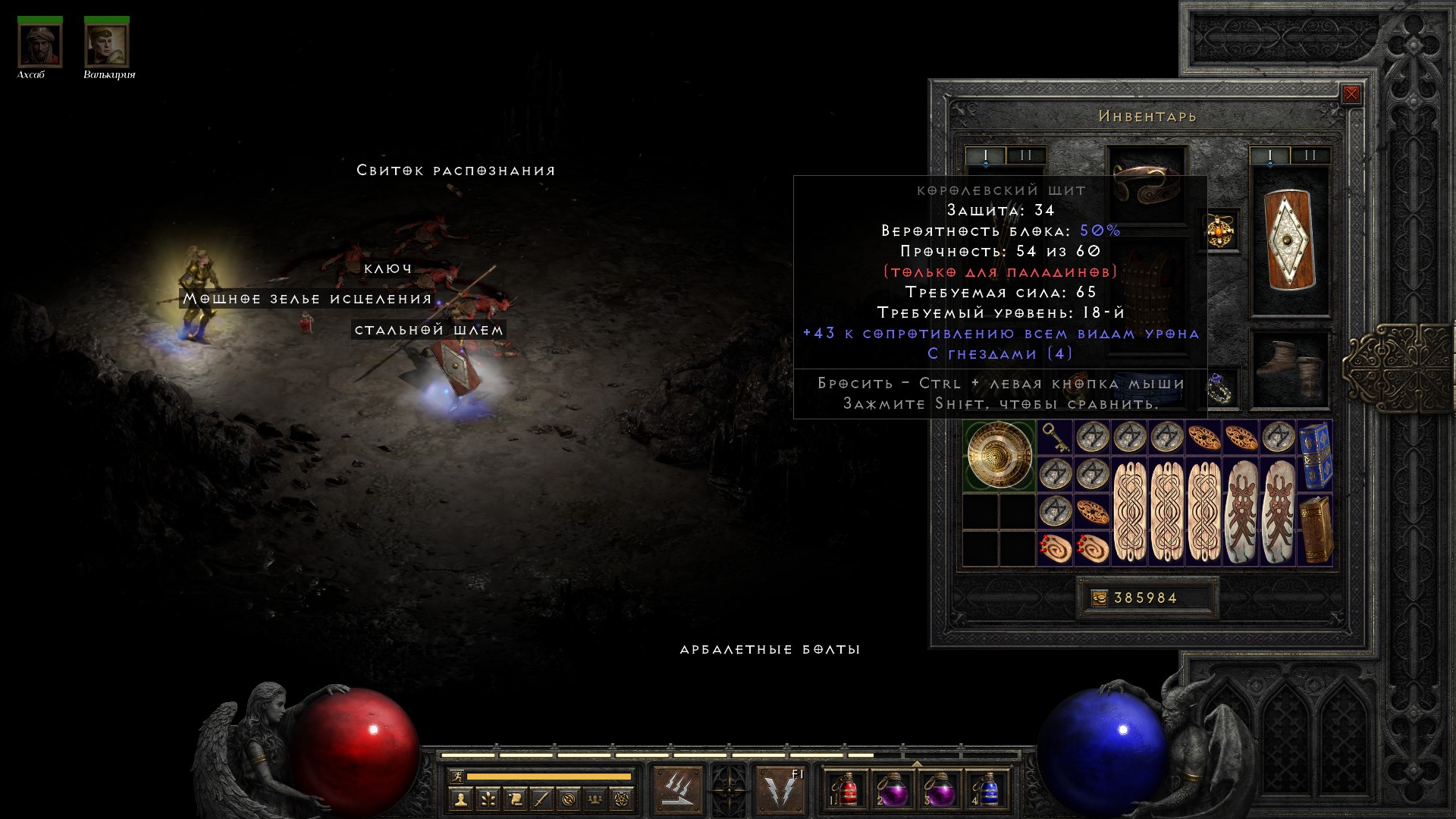1456x819 pixels.
Task: Close the Inventory panel
Action: pos(1351,94)
